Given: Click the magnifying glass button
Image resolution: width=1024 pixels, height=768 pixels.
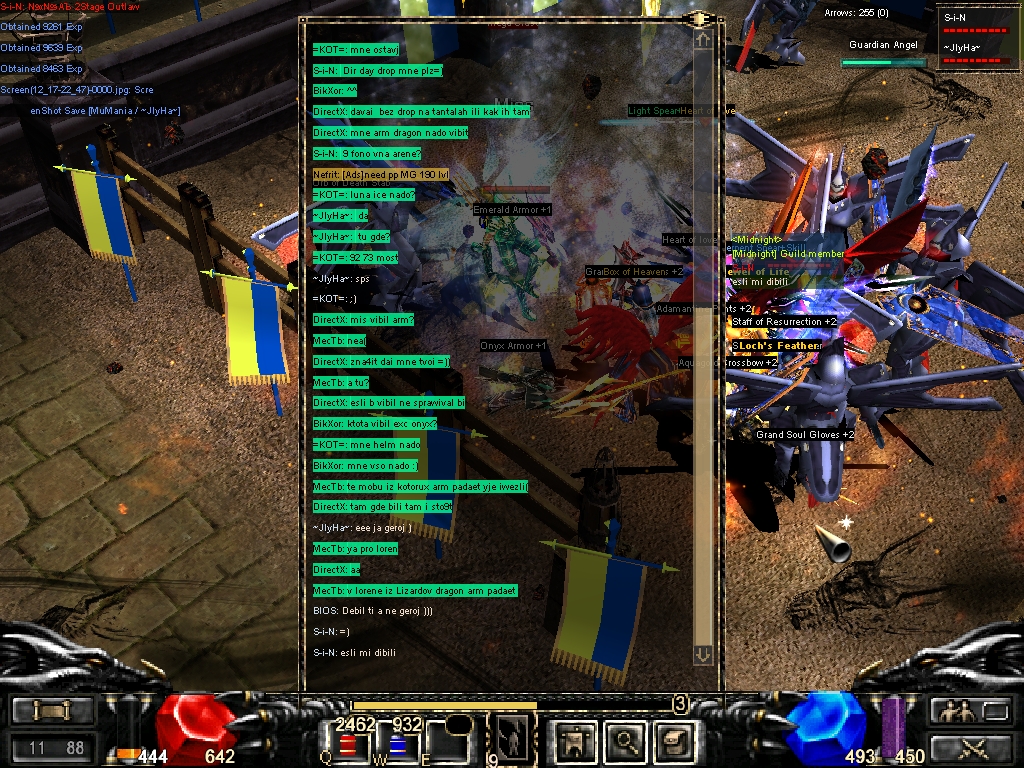Looking at the screenshot, I should tap(625, 741).
